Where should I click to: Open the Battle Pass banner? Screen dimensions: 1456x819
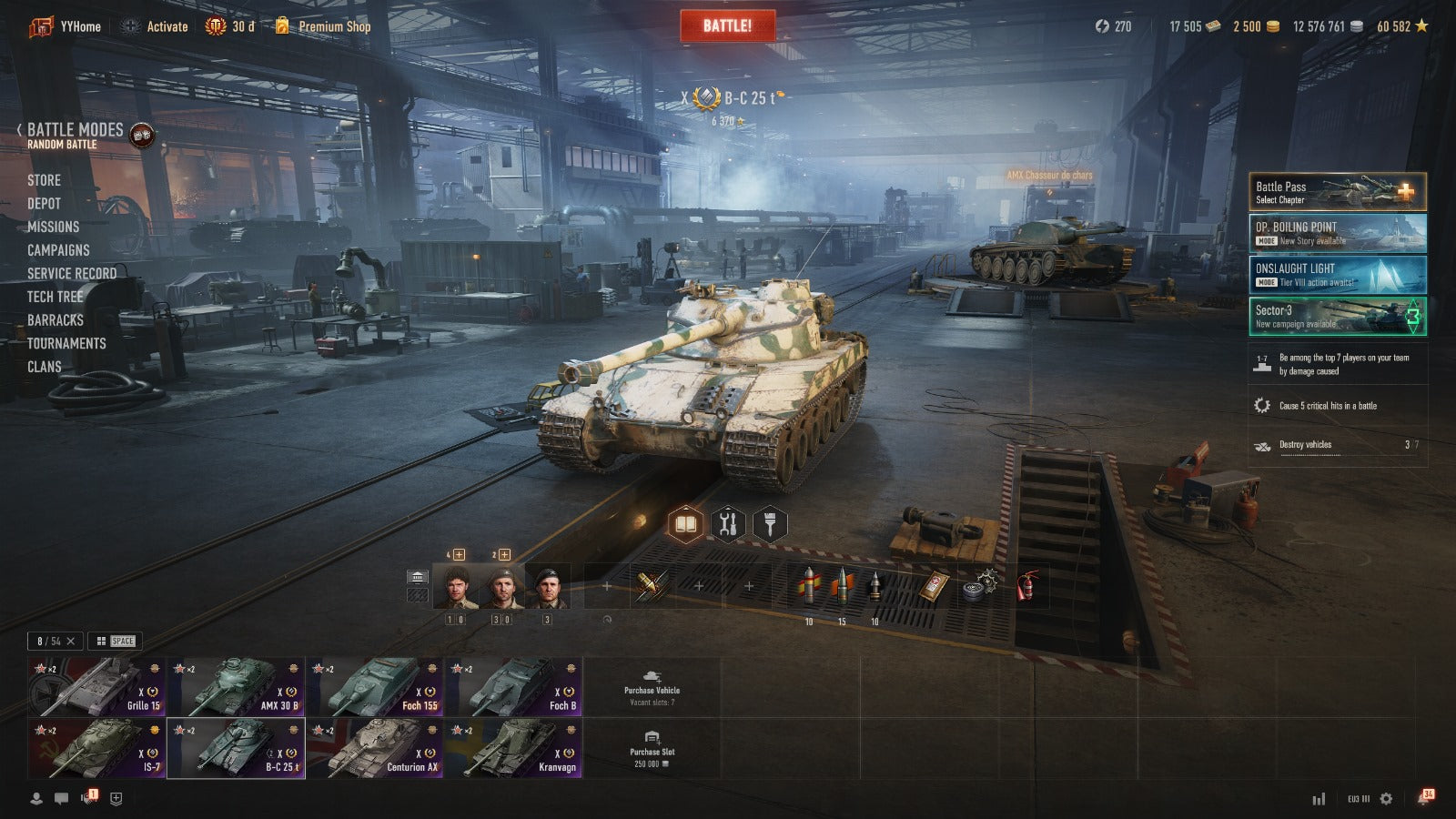pos(1337,192)
